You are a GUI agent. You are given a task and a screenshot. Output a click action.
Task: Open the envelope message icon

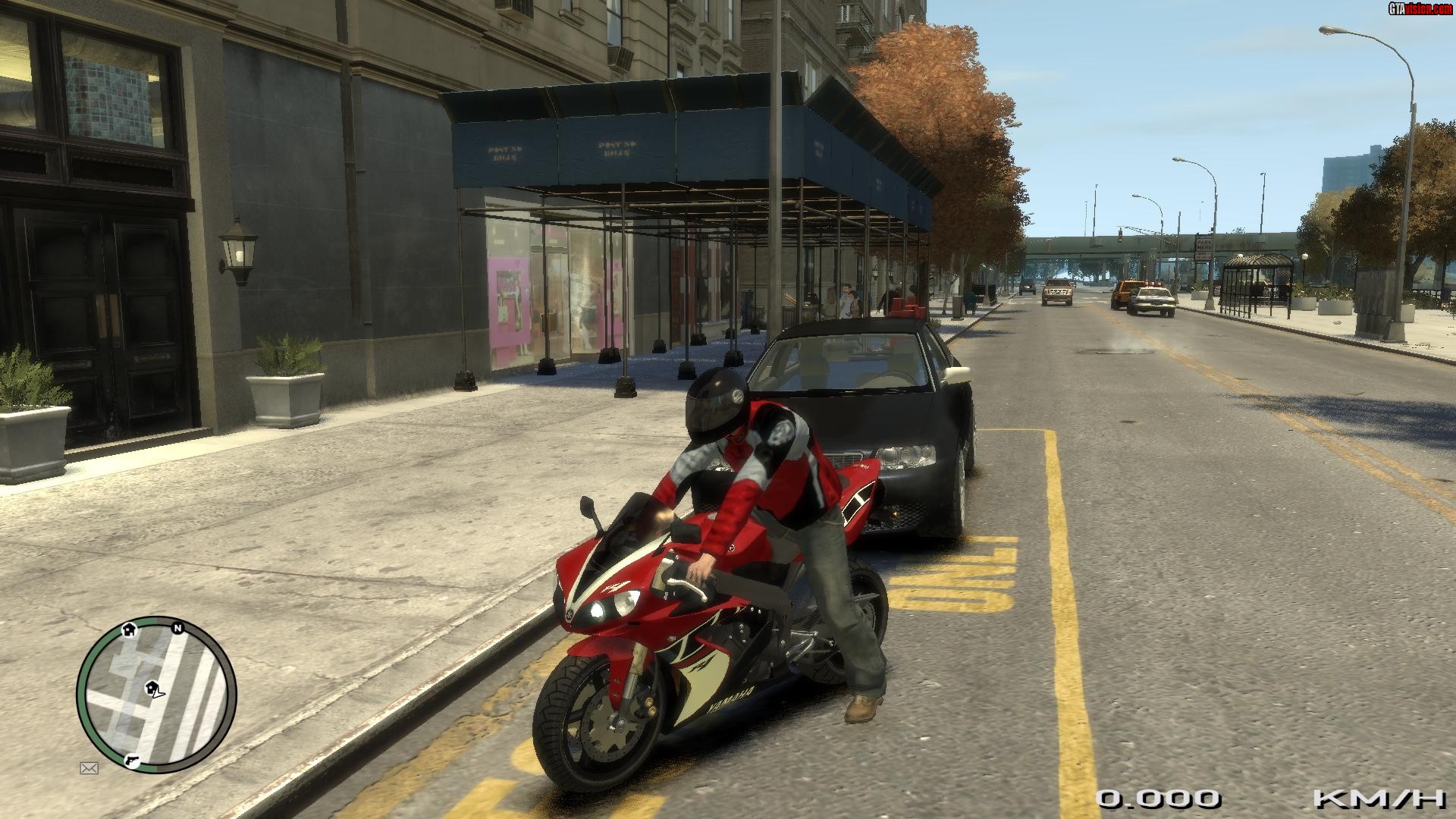click(89, 768)
